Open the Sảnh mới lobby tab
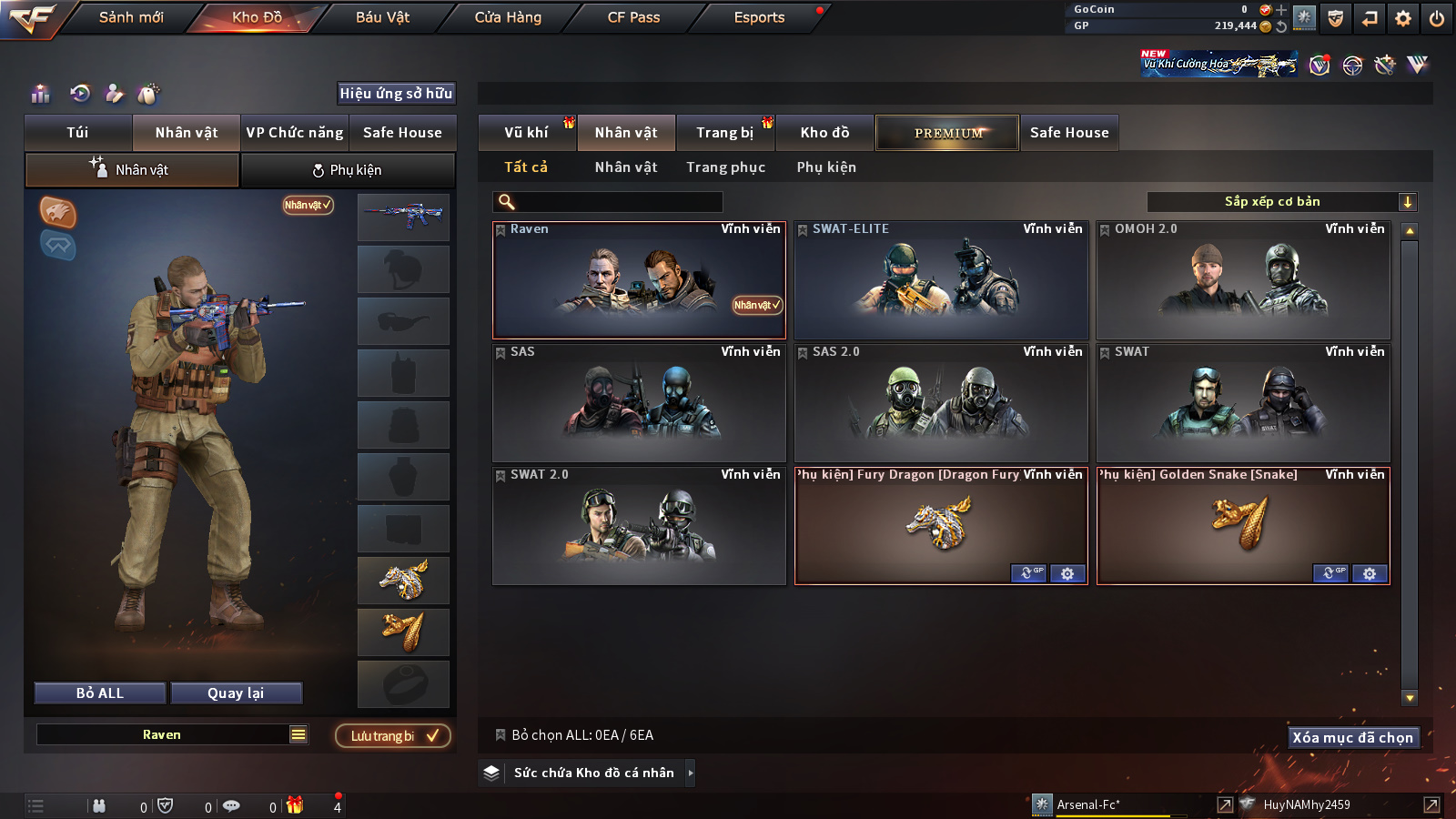This screenshot has width=1456, height=819. (131, 17)
